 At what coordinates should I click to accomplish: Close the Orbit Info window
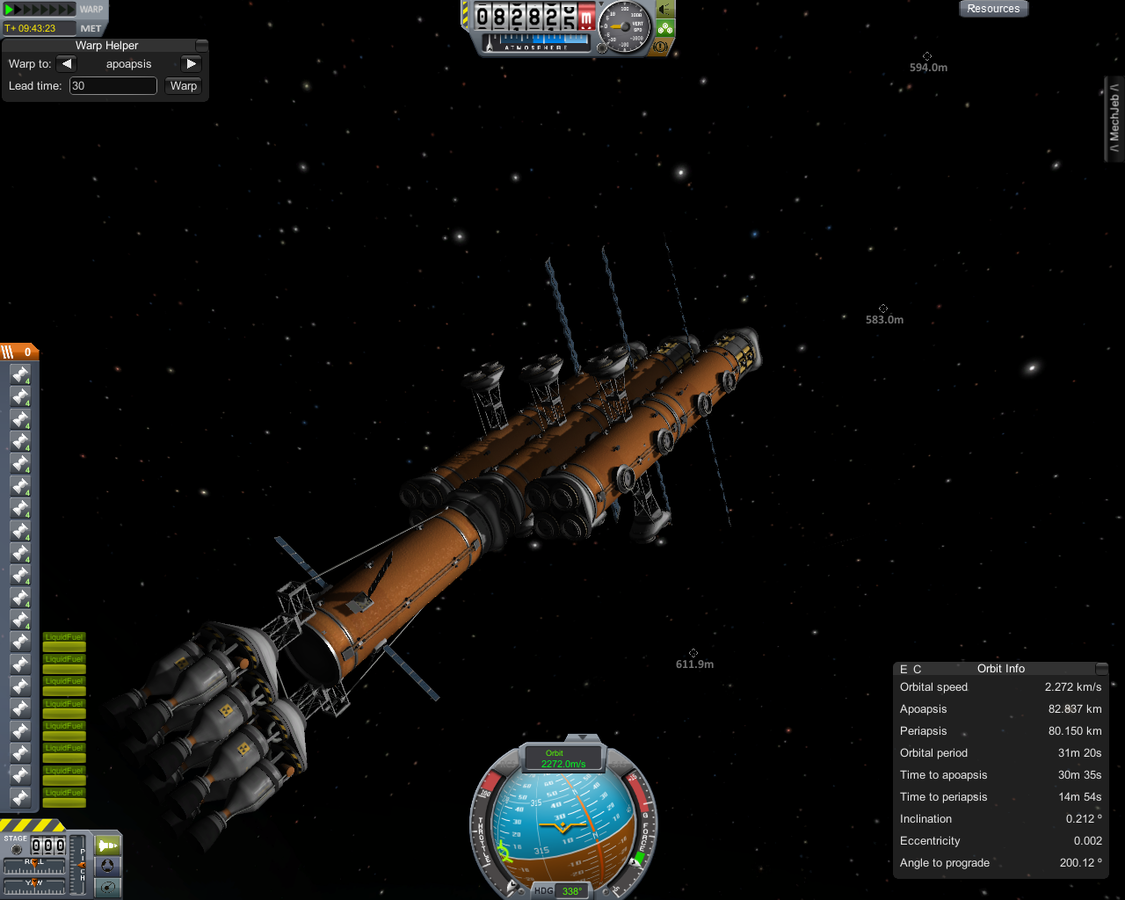click(x=1101, y=668)
